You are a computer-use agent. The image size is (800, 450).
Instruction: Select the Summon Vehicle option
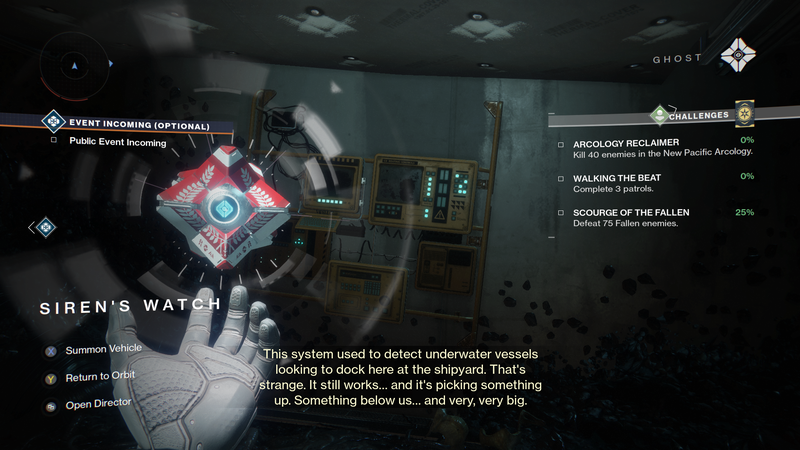pos(103,349)
